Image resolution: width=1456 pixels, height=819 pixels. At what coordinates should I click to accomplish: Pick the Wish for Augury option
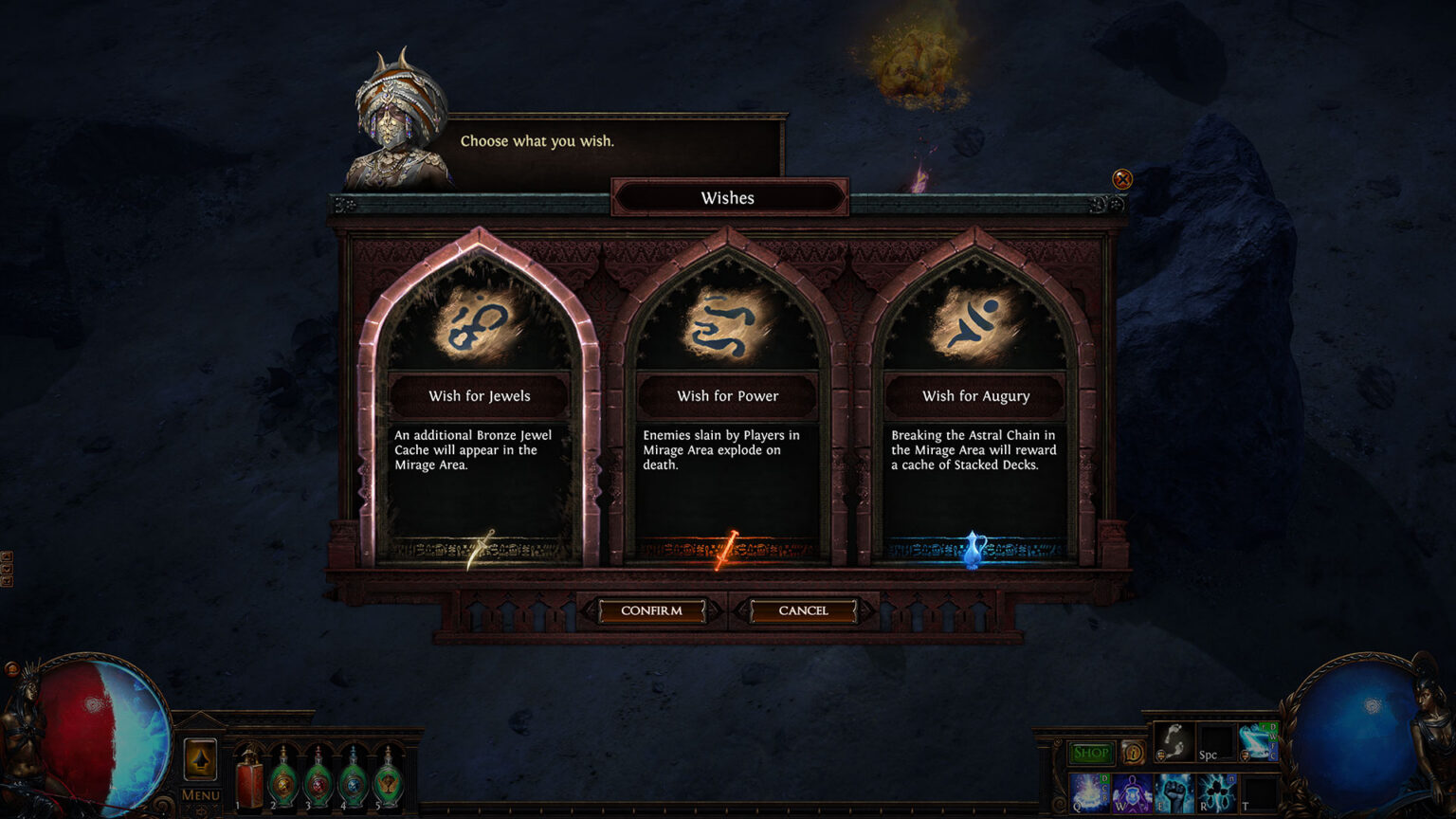[x=975, y=396]
